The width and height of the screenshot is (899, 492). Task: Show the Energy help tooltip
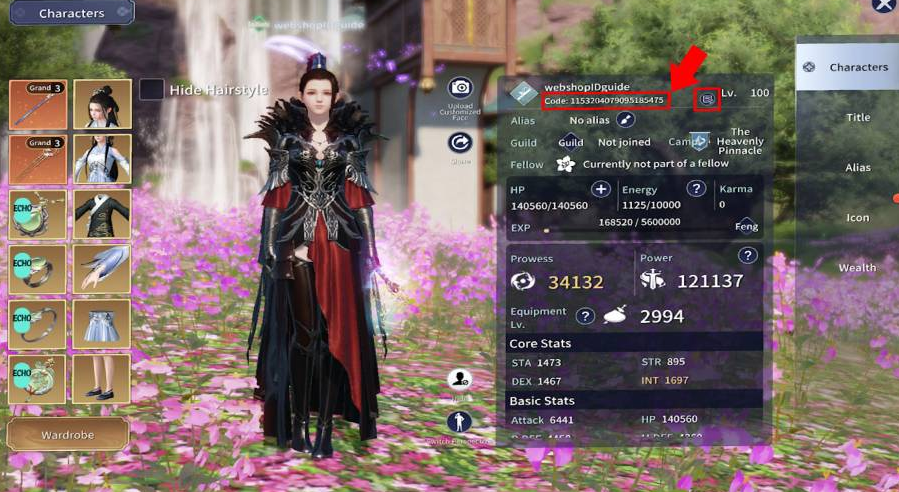point(696,189)
